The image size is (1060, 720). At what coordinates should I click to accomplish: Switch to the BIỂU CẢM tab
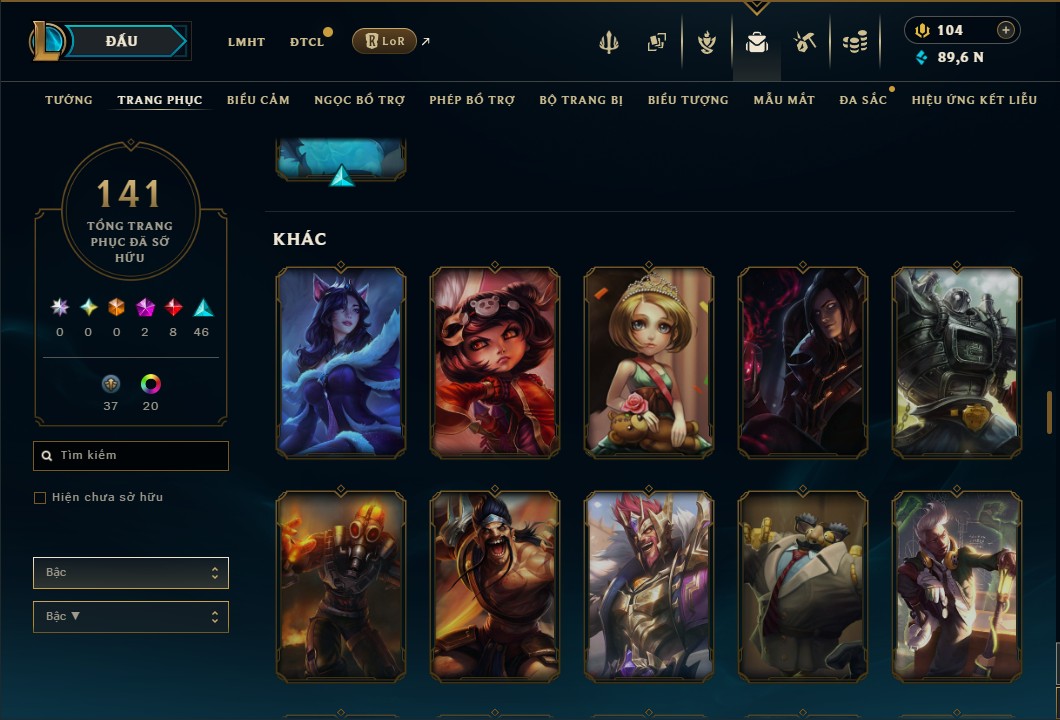point(258,100)
